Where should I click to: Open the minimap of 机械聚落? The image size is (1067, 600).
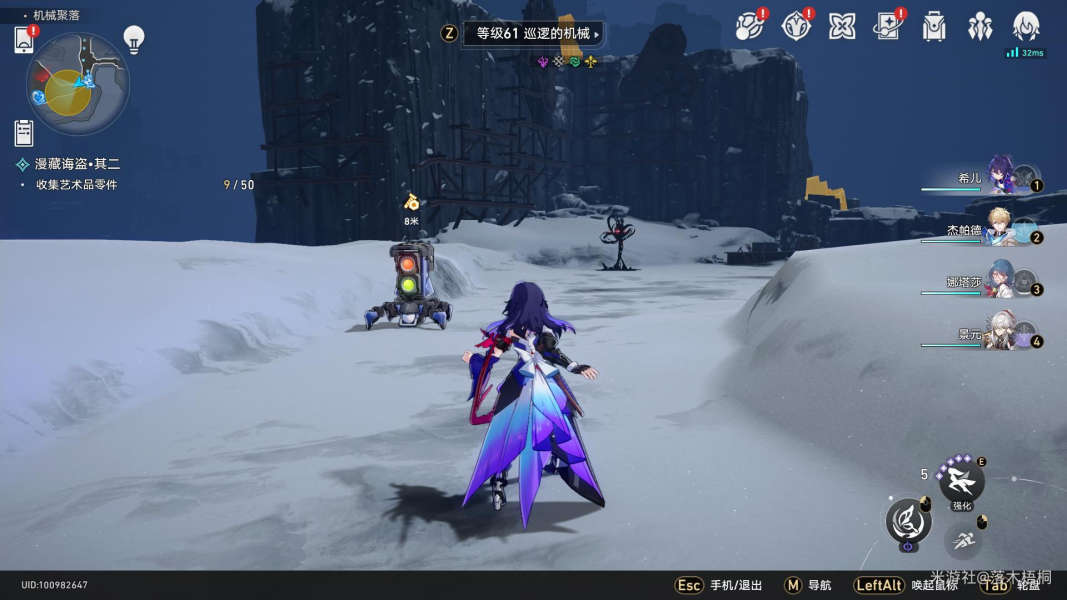[x=77, y=84]
